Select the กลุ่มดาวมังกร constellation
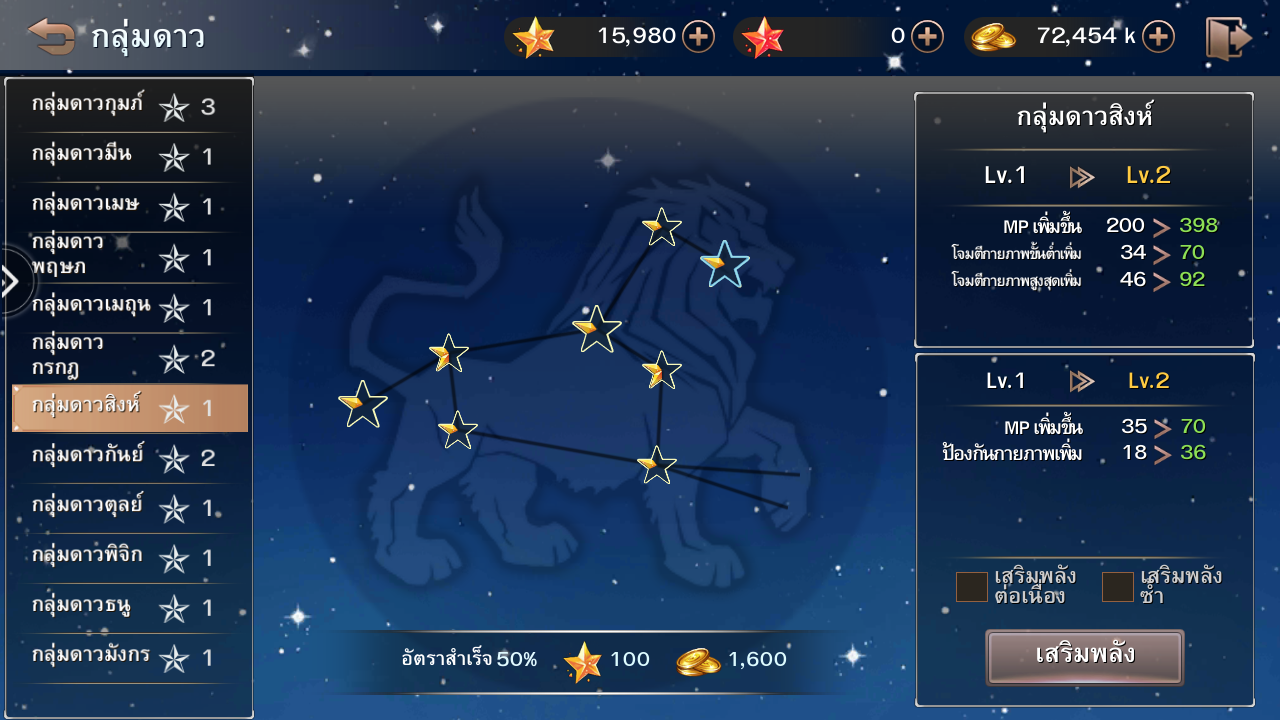1280x720 pixels. (129, 658)
